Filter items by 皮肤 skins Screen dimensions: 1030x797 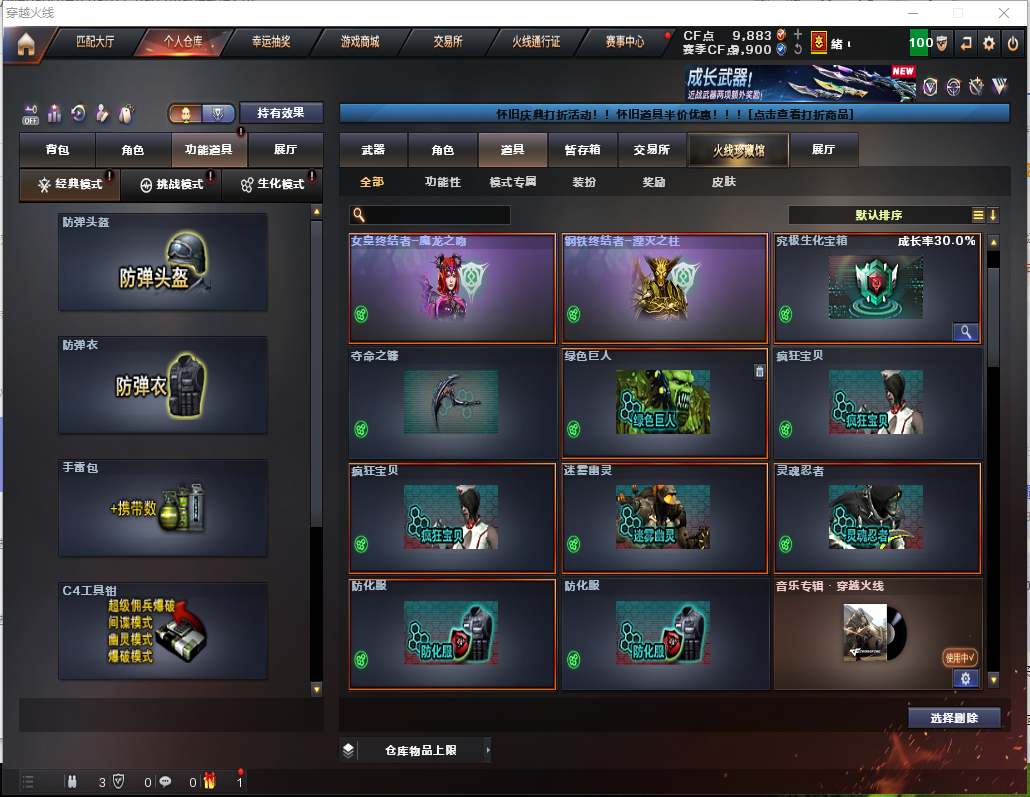[x=723, y=182]
